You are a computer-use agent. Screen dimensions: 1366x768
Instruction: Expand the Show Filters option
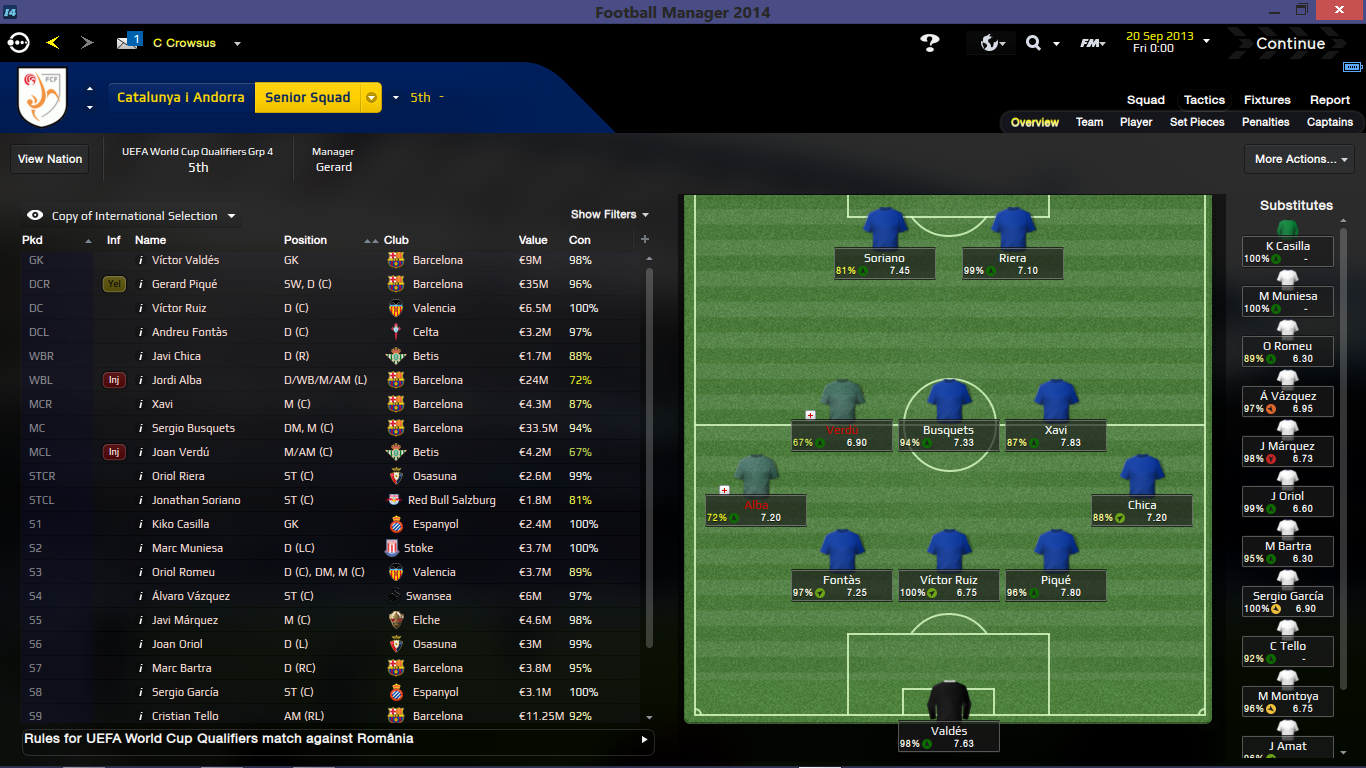point(609,215)
